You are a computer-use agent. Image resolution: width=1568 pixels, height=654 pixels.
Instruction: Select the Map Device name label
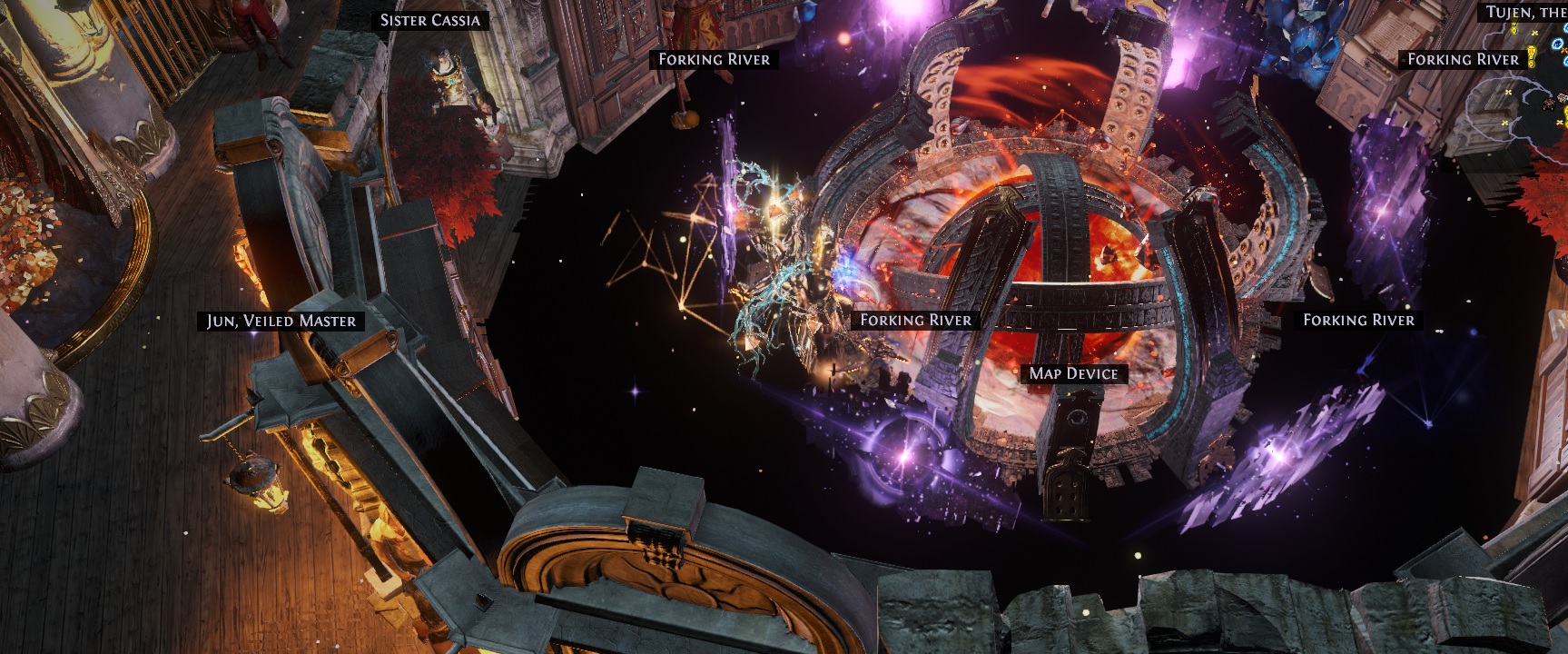pos(1073,373)
